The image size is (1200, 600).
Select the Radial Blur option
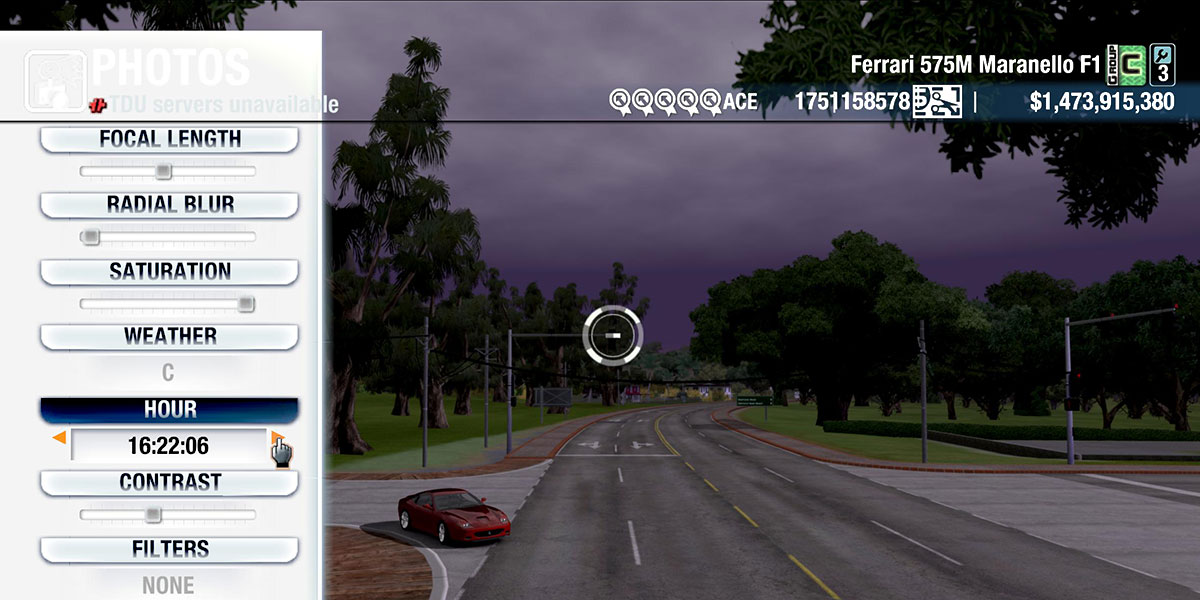click(169, 205)
